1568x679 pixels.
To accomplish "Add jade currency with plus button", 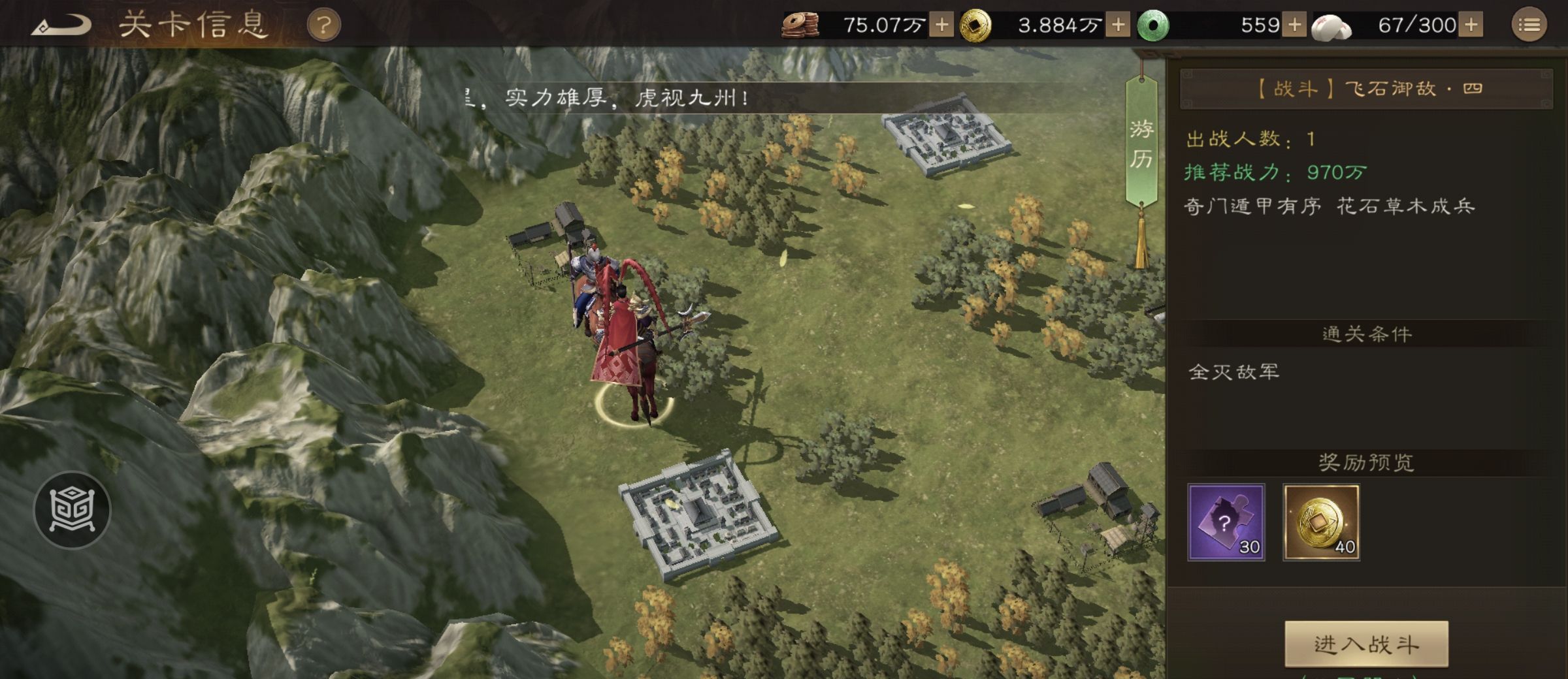I will pyautogui.click(x=1294, y=25).
